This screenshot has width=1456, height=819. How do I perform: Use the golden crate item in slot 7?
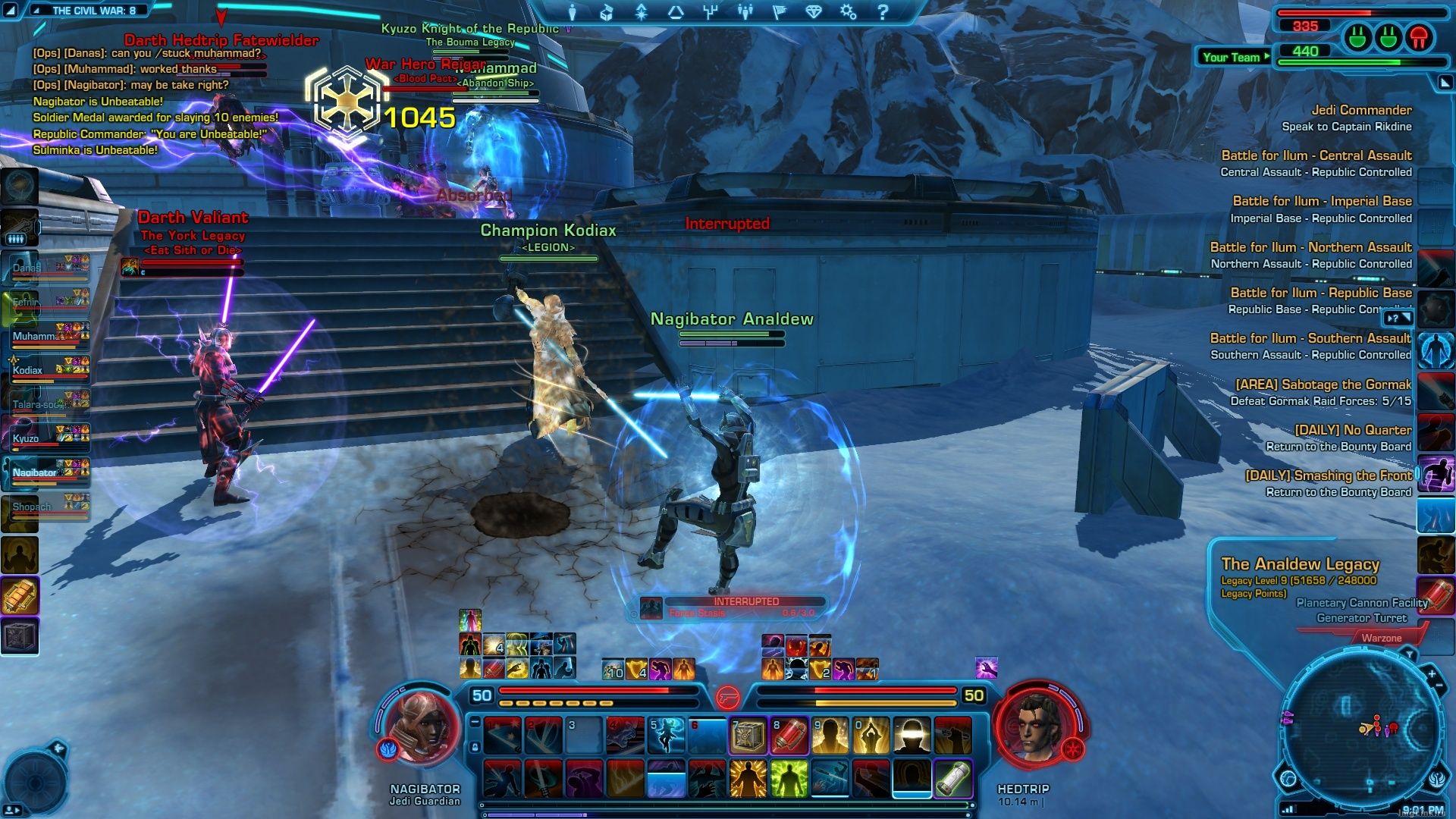coord(748,736)
